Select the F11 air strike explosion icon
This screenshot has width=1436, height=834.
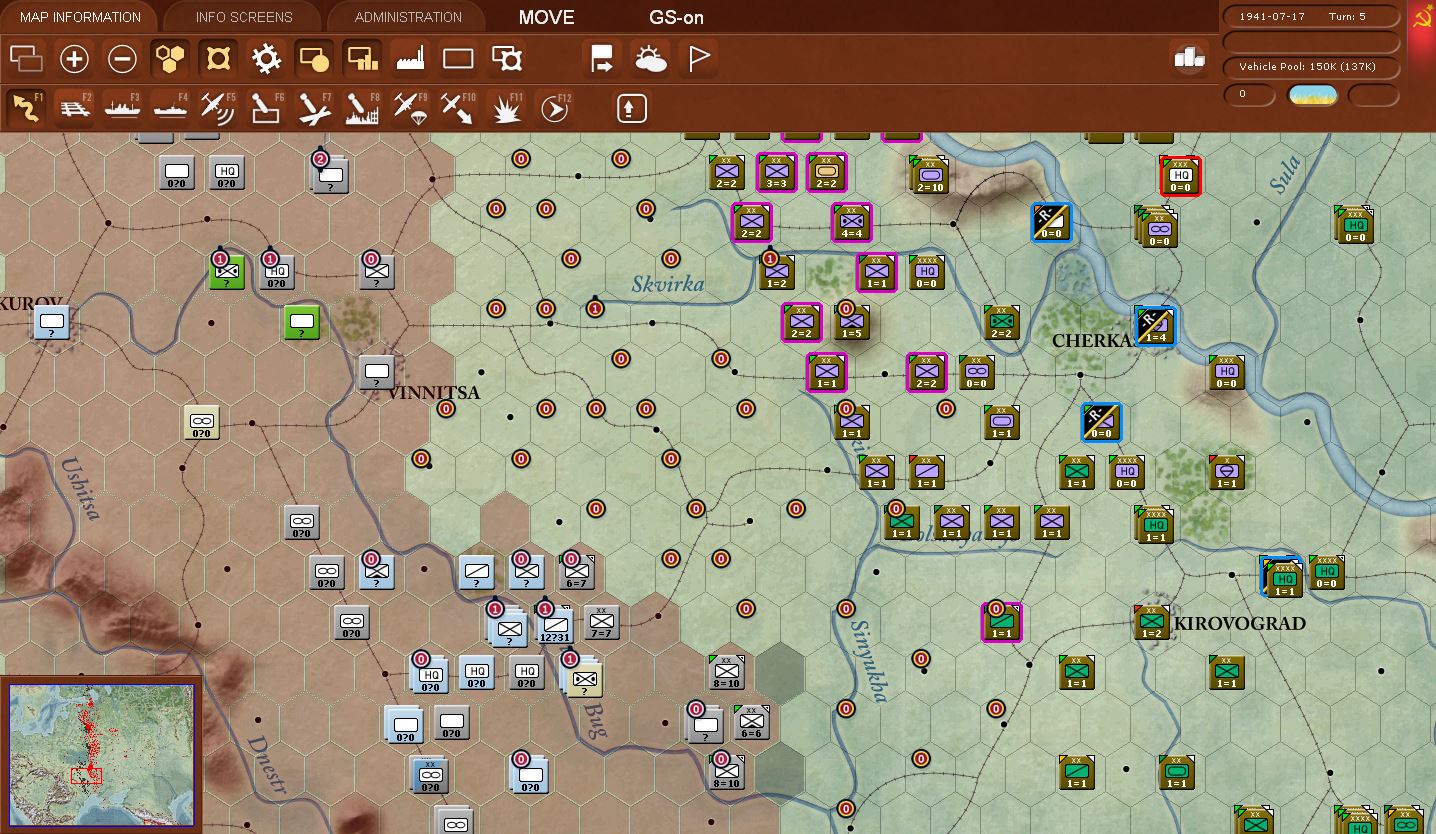tap(505, 107)
